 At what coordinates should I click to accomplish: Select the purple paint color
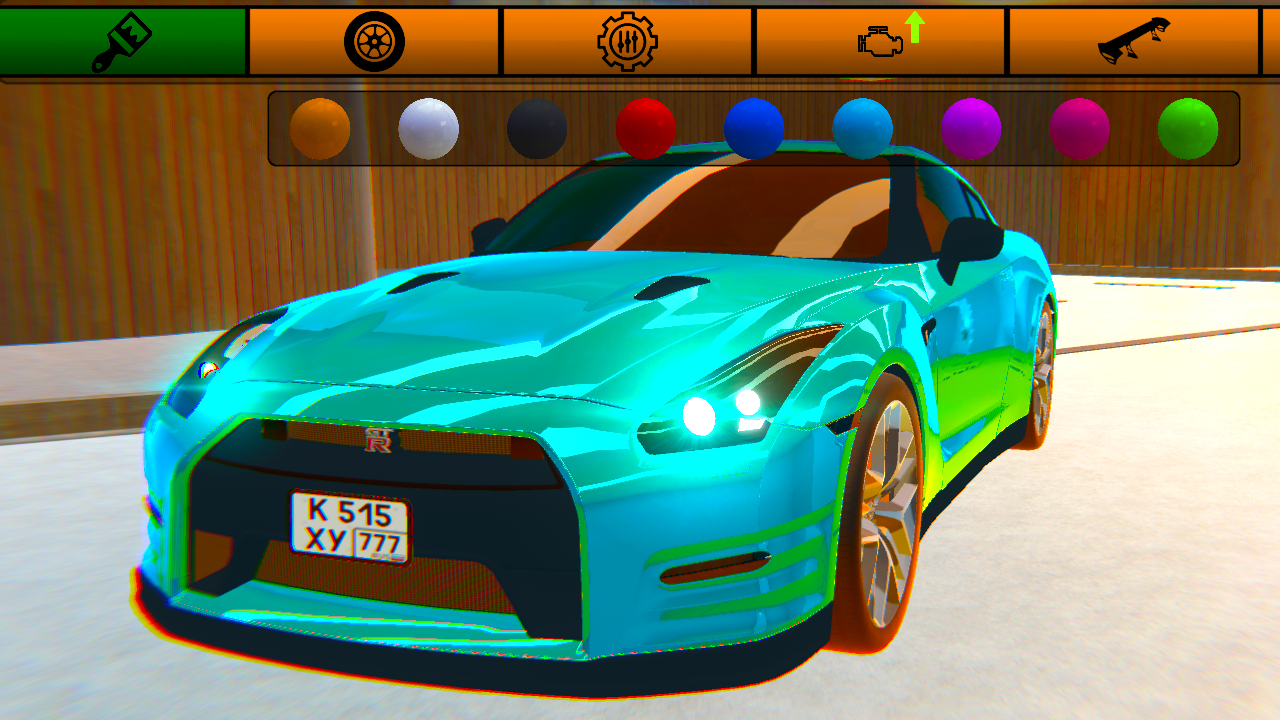coord(970,128)
